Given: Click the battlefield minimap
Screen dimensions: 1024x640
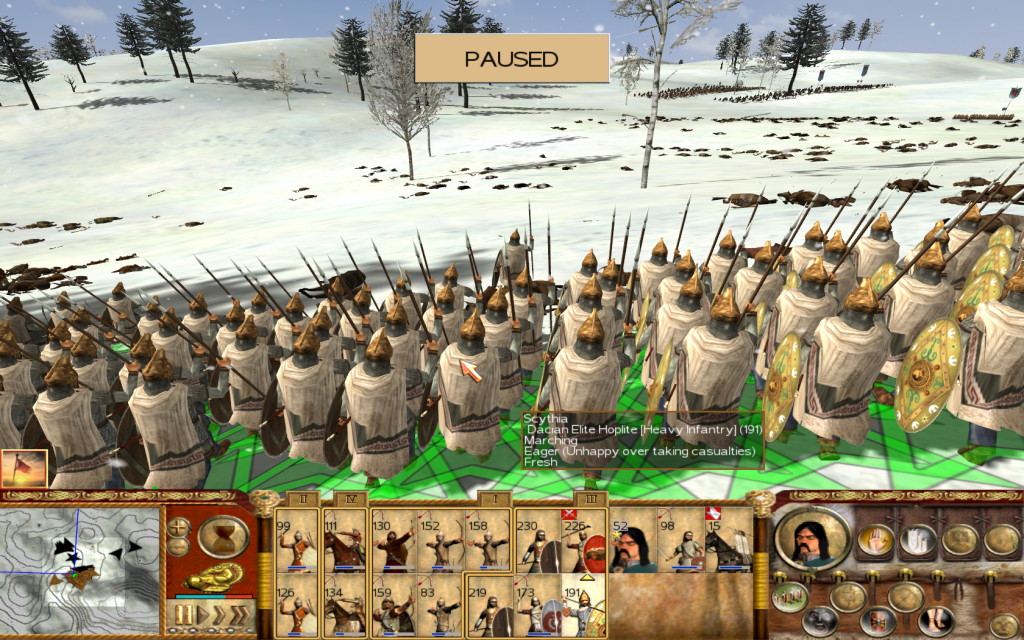Looking at the screenshot, I should click(80, 566).
